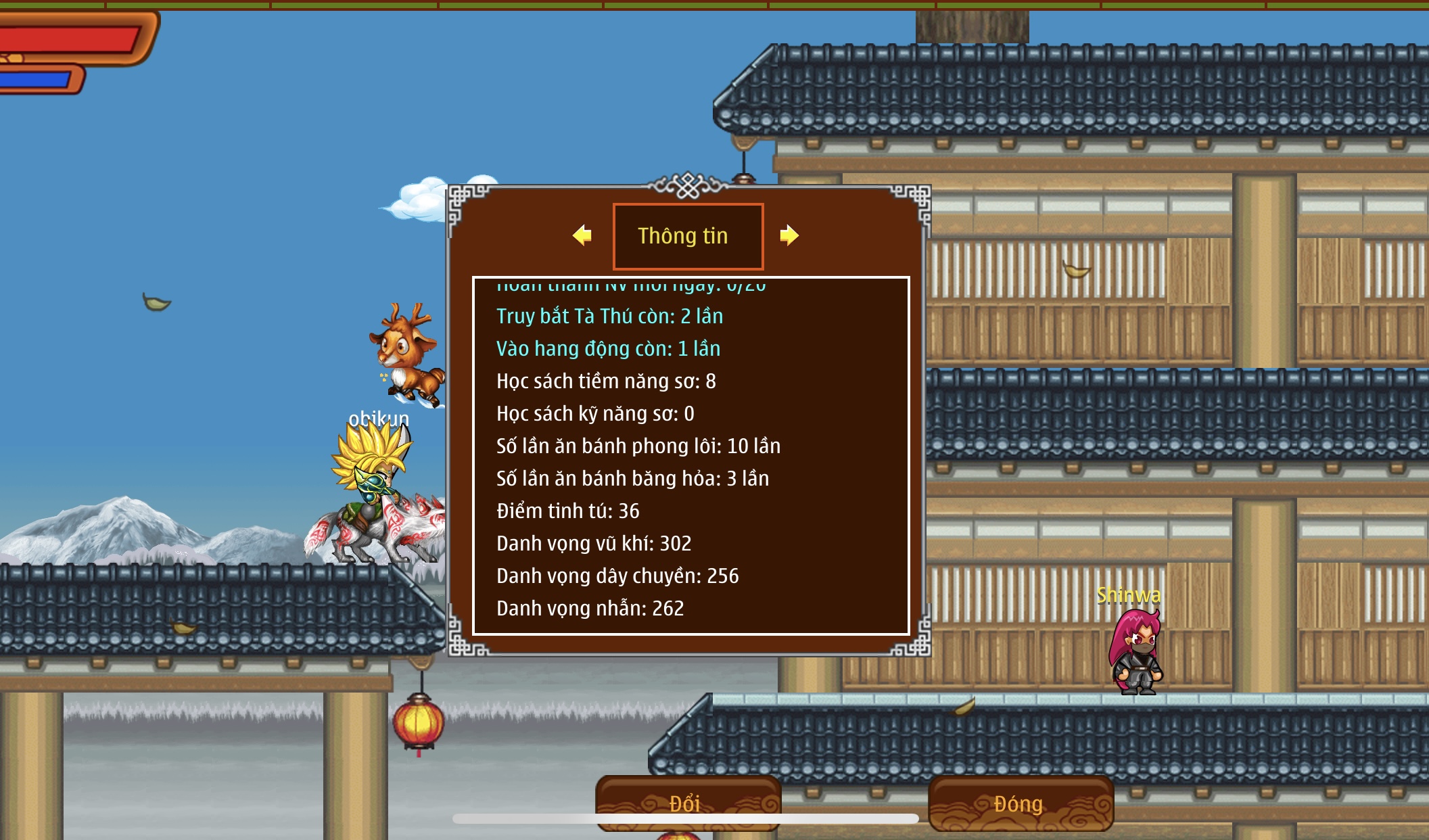Close the panel with Đóng button
This screenshot has width=1429, height=840.
click(x=1020, y=803)
